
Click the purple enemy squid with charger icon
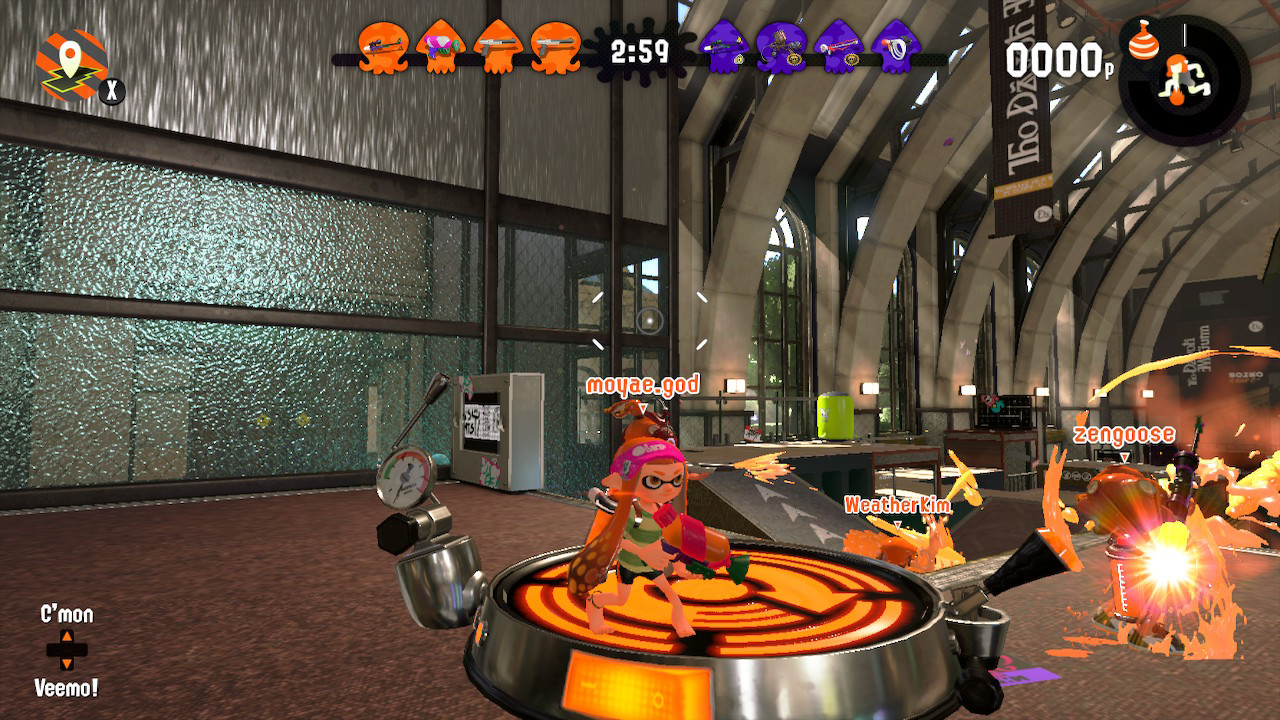coord(722,48)
